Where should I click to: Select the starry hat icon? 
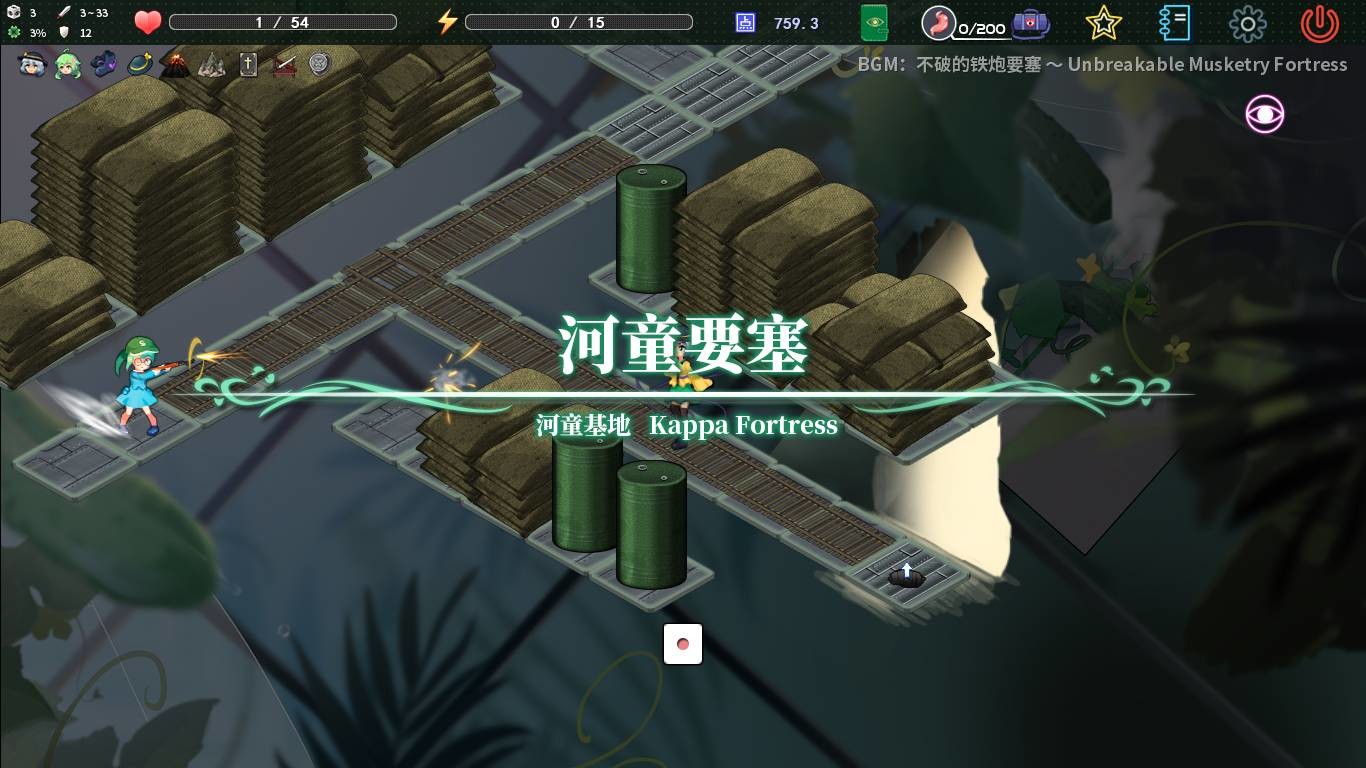point(138,64)
